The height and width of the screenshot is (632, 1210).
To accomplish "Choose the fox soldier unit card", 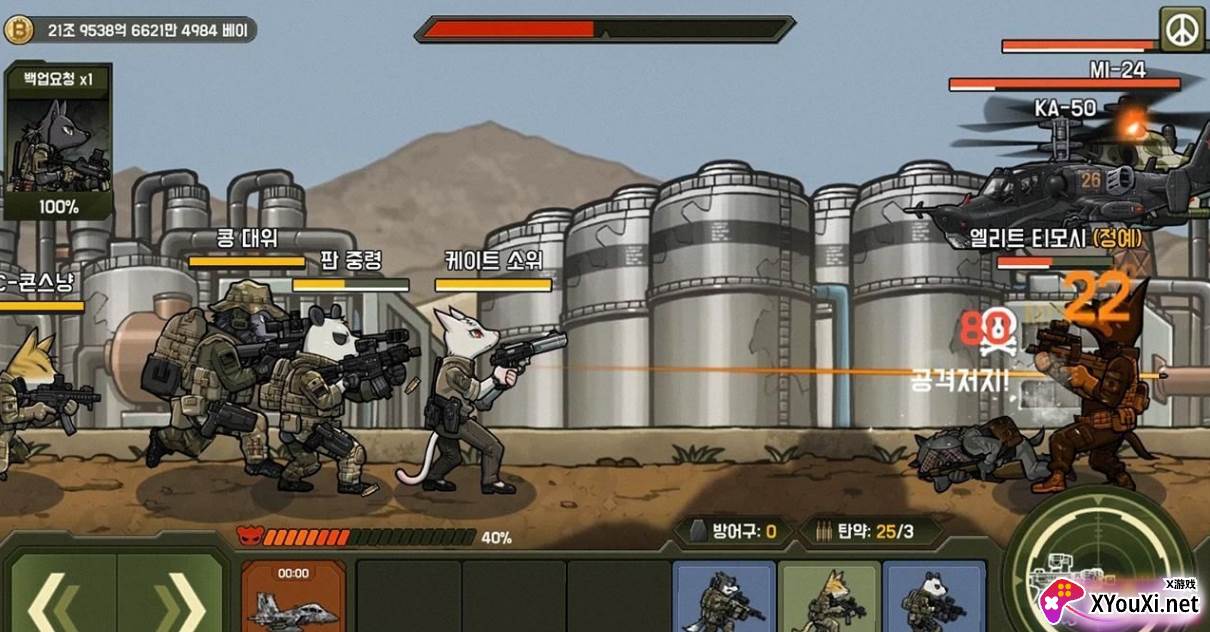I will (x=829, y=597).
